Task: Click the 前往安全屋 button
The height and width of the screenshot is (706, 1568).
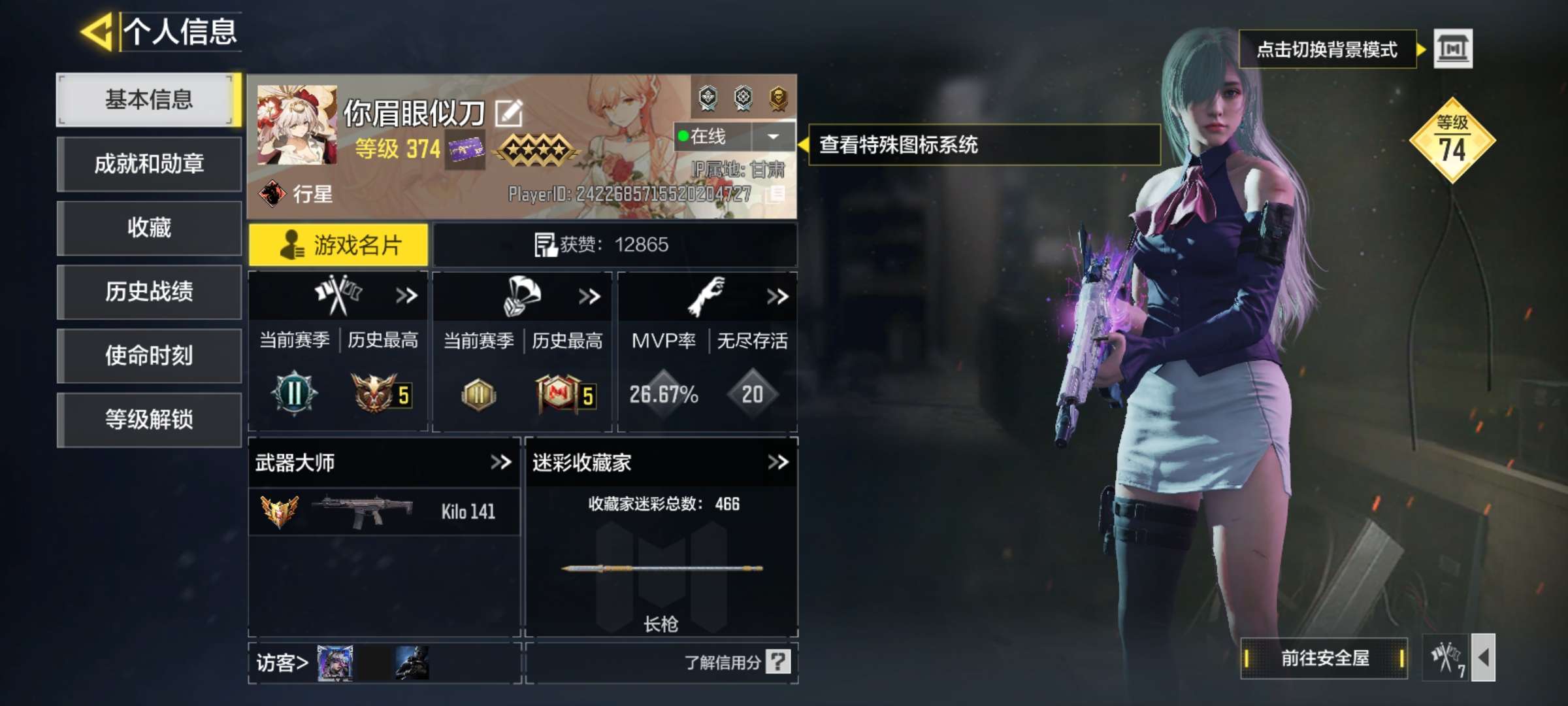Action: (x=1324, y=658)
